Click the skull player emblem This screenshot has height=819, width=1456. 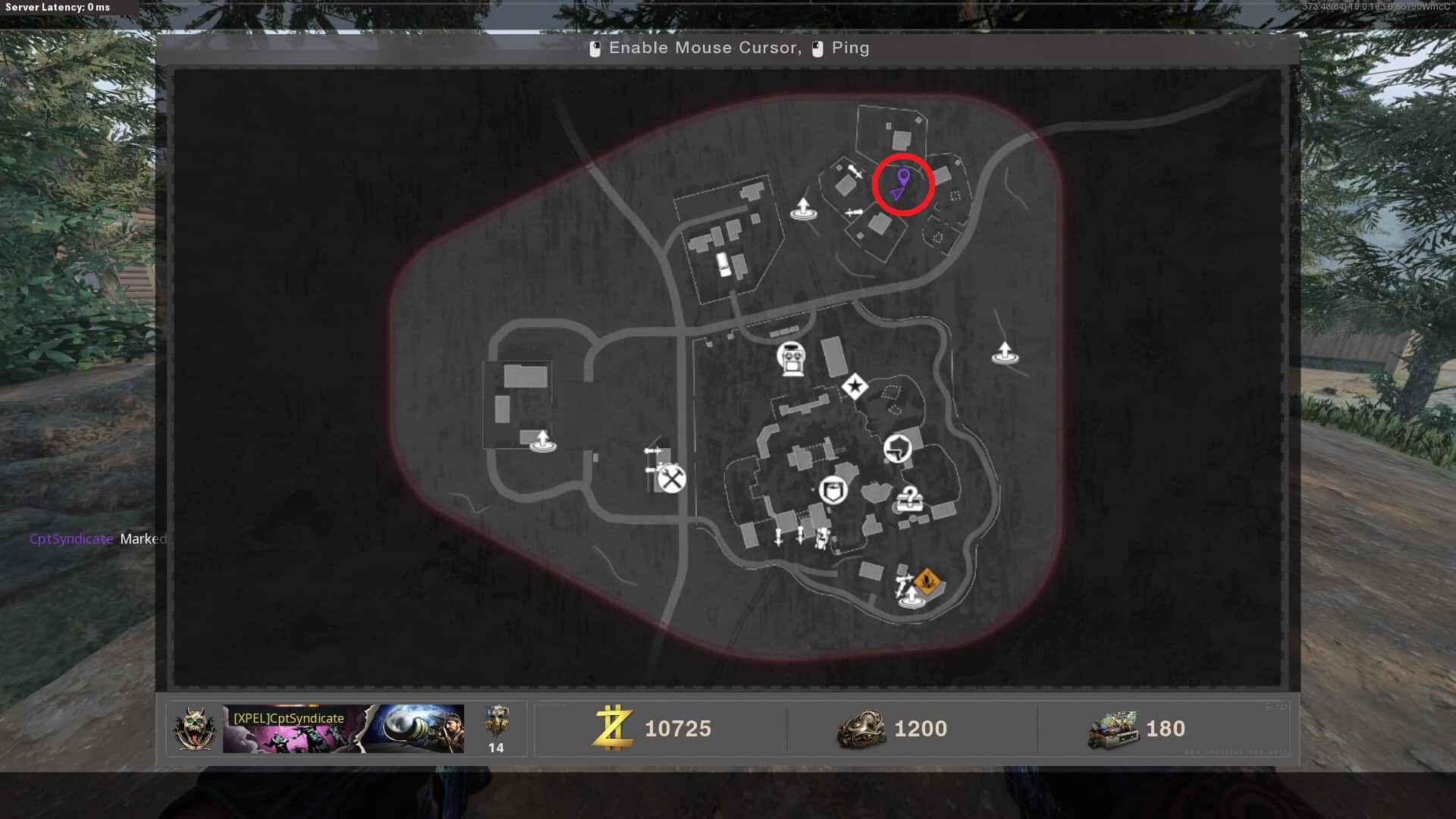(x=193, y=729)
